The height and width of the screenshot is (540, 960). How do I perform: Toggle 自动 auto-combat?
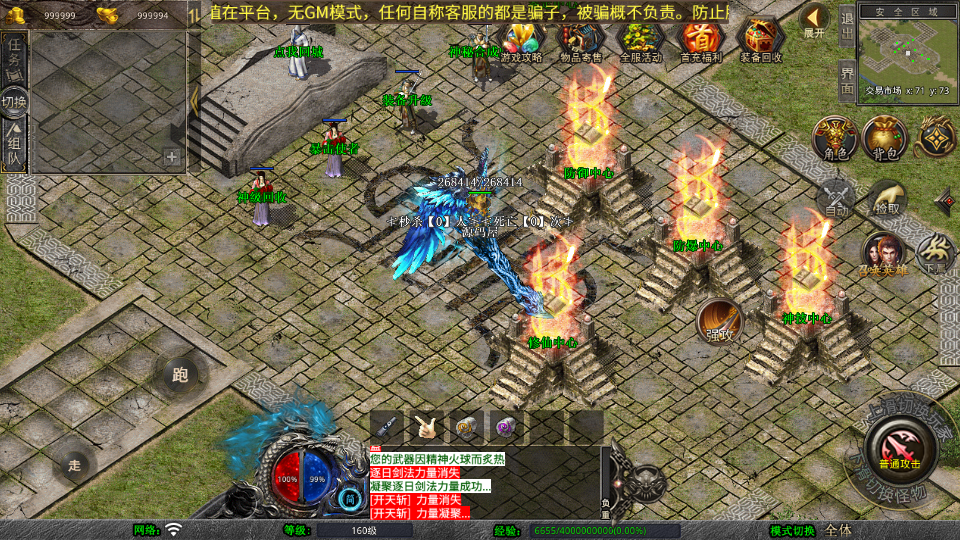pos(836,198)
